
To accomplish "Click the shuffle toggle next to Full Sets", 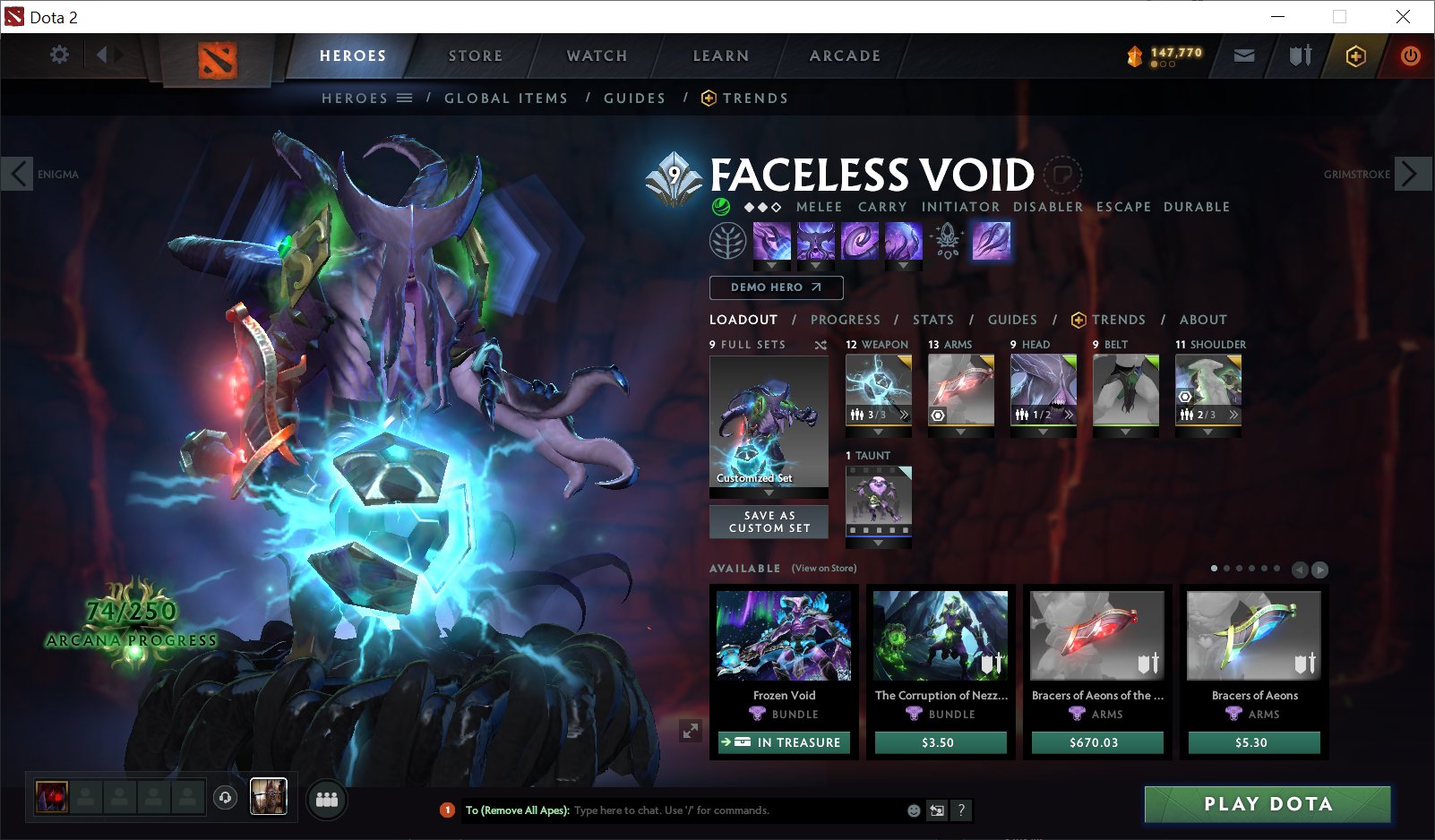I will coord(821,344).
